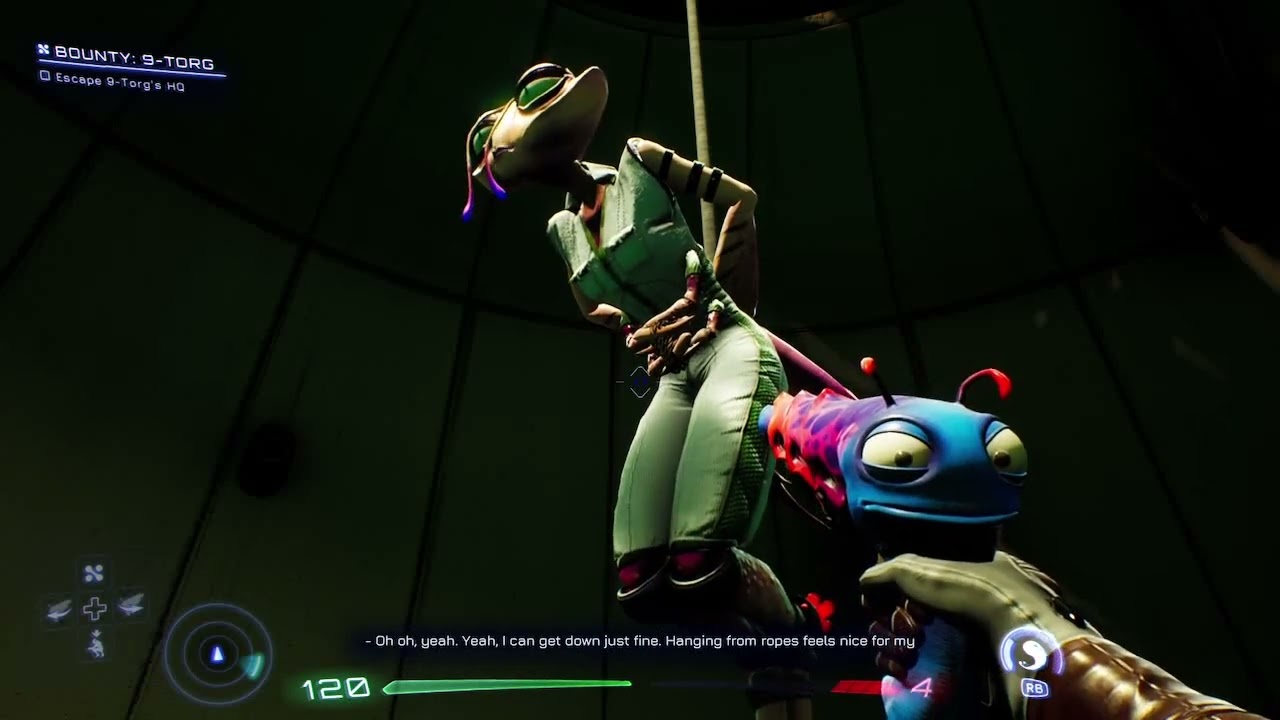Click the circular radar display
This screenshot has width=1280, height=720.
point(217,654)
